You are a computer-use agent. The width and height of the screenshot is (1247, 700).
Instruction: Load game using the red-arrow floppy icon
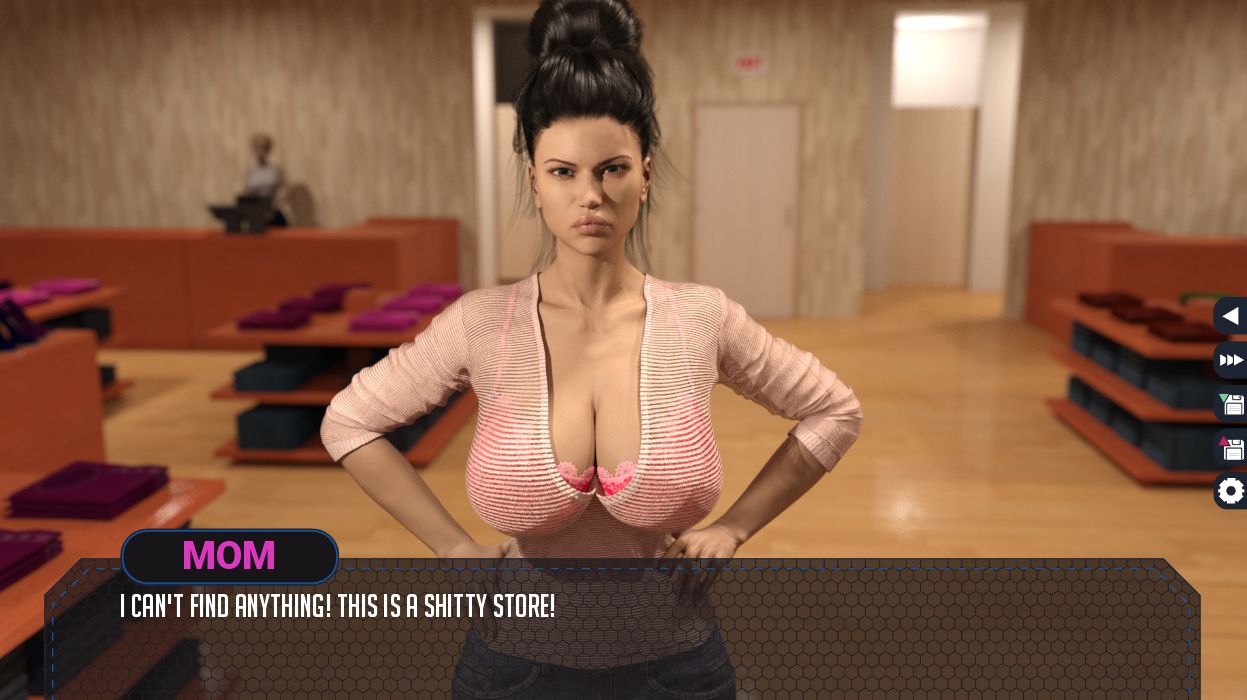[x=1231, y=448]
